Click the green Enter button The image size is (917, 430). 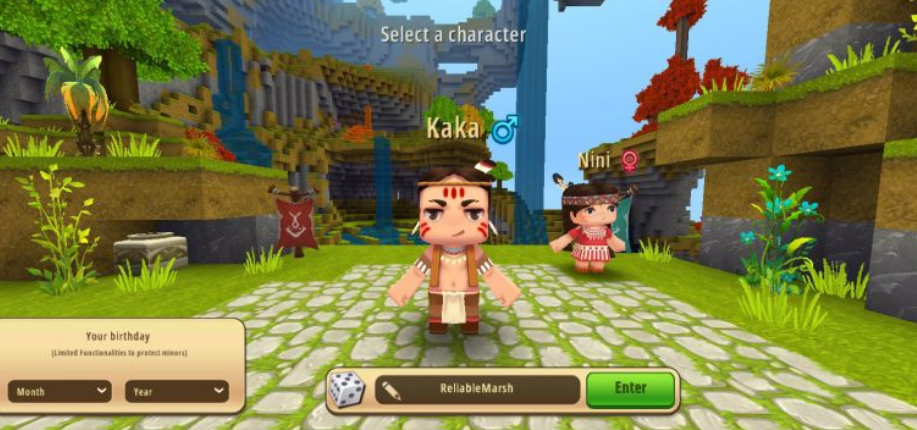point(630,389)
